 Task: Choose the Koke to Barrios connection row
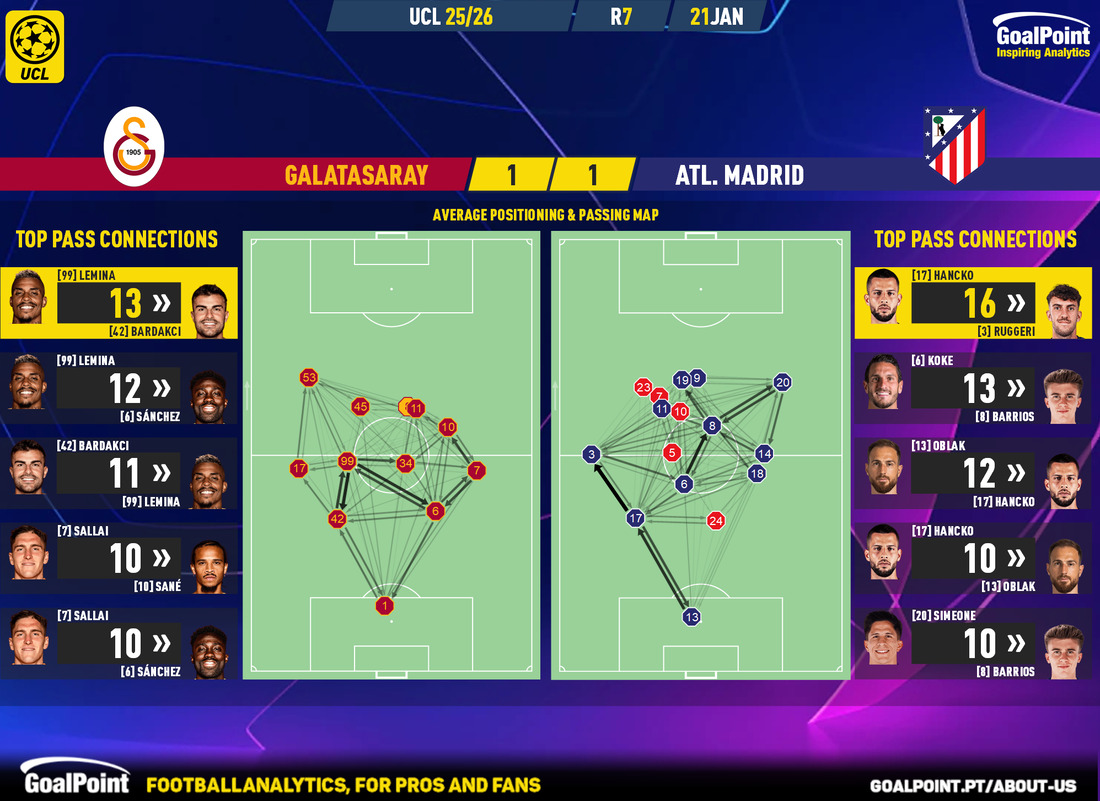(973, 388)
